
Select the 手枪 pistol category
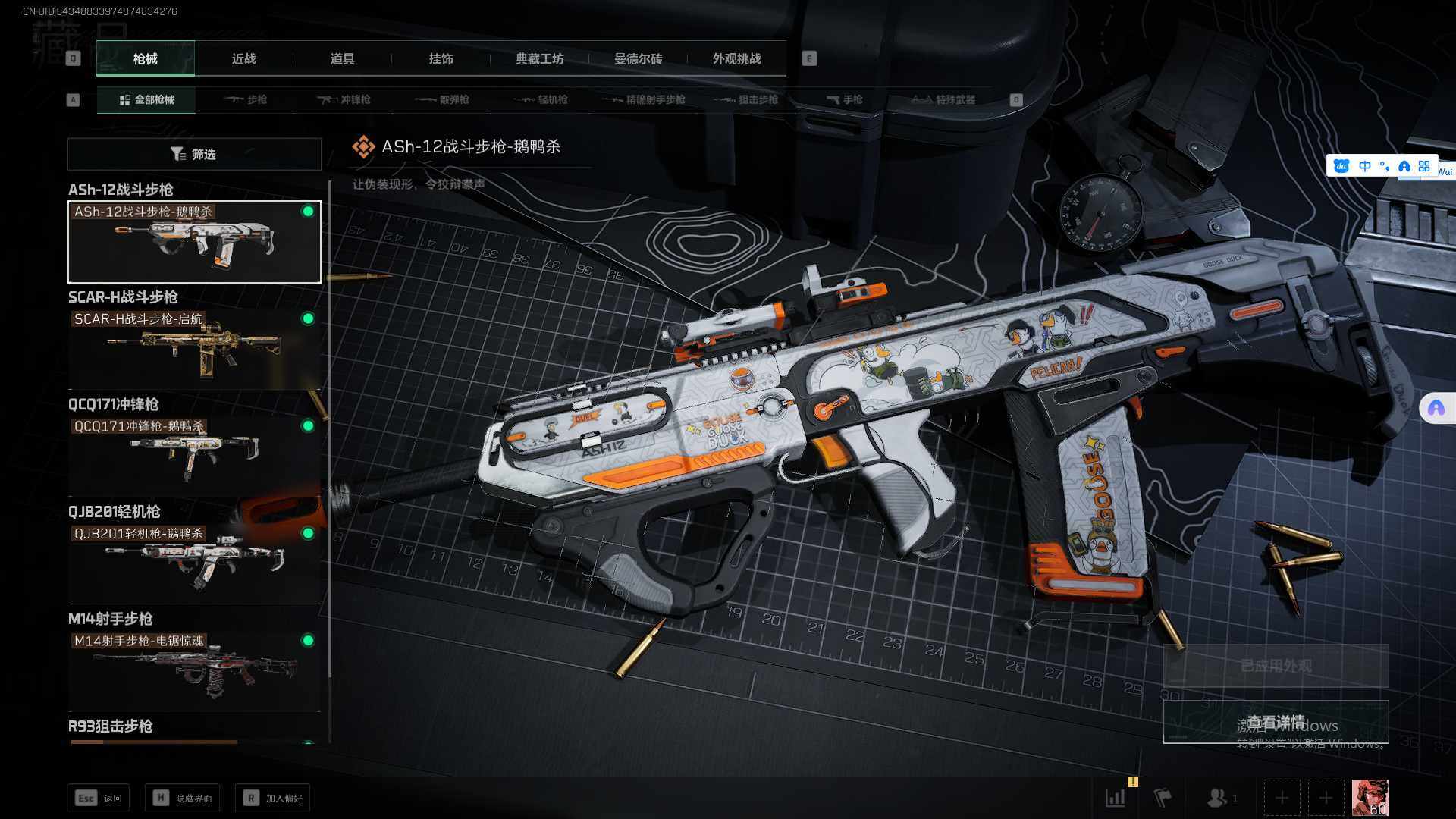[844, 99]
